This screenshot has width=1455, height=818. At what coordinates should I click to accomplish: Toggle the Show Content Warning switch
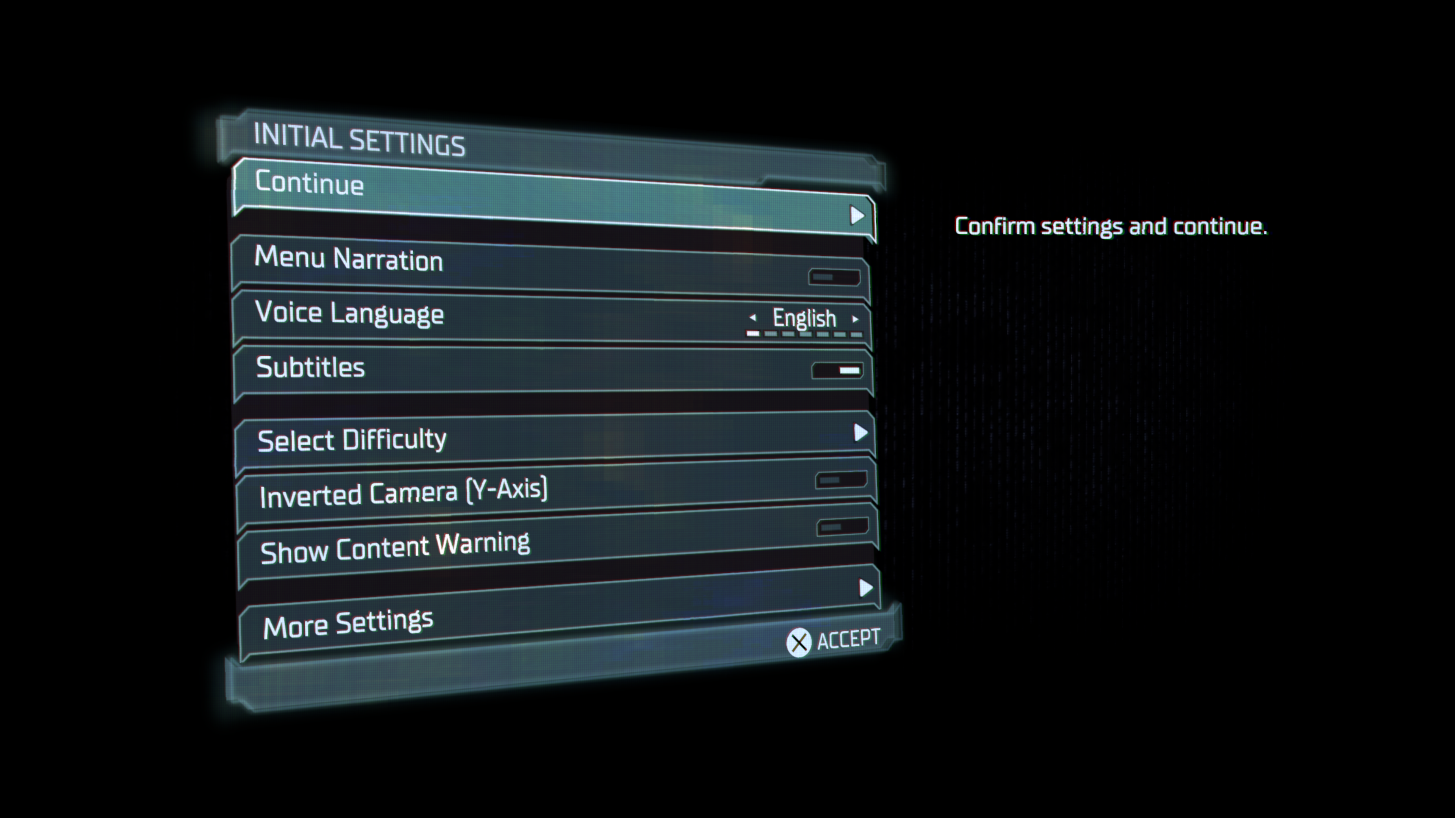coord(841,526)
